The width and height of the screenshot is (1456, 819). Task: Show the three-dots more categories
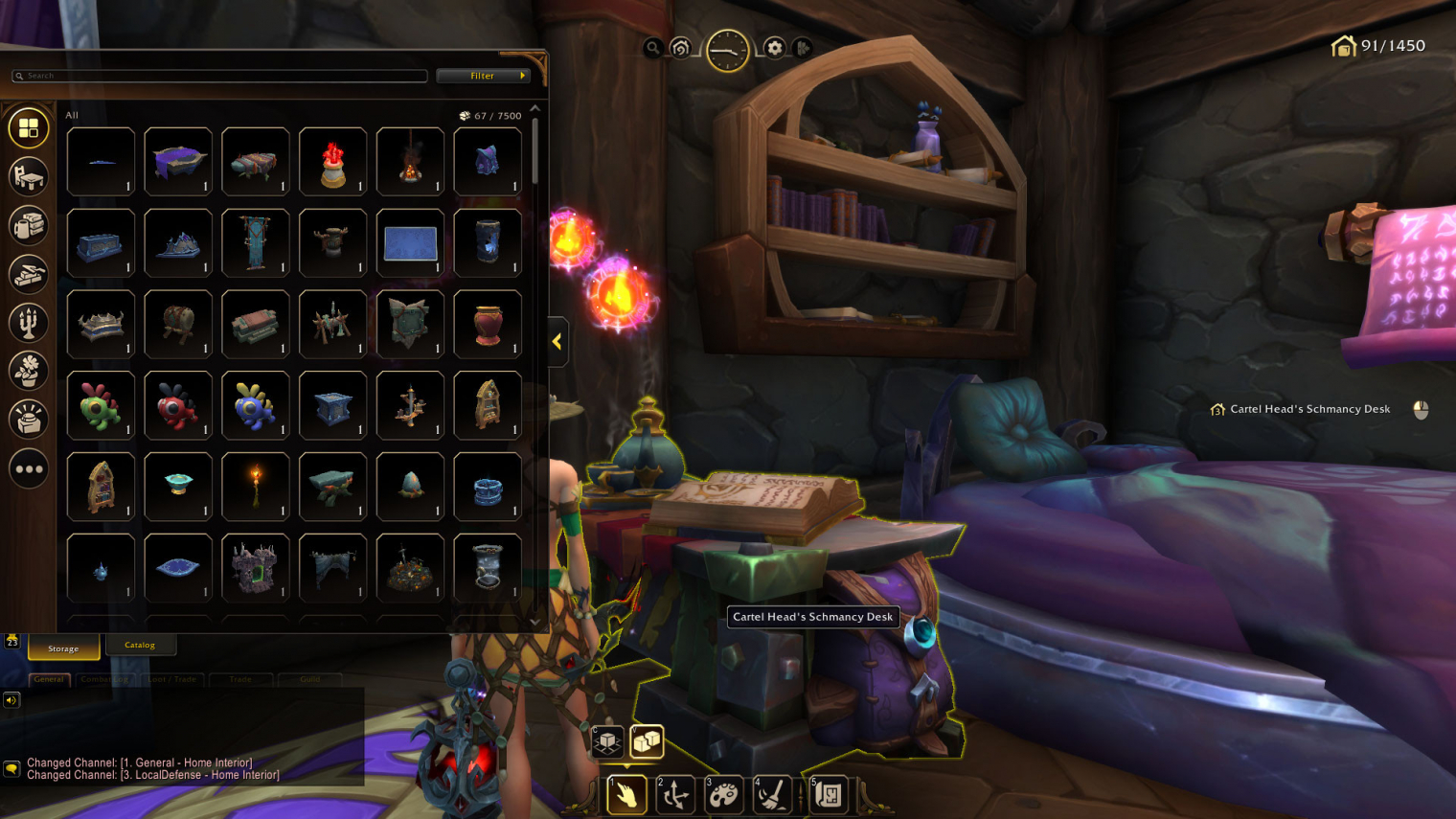(29, 469)
